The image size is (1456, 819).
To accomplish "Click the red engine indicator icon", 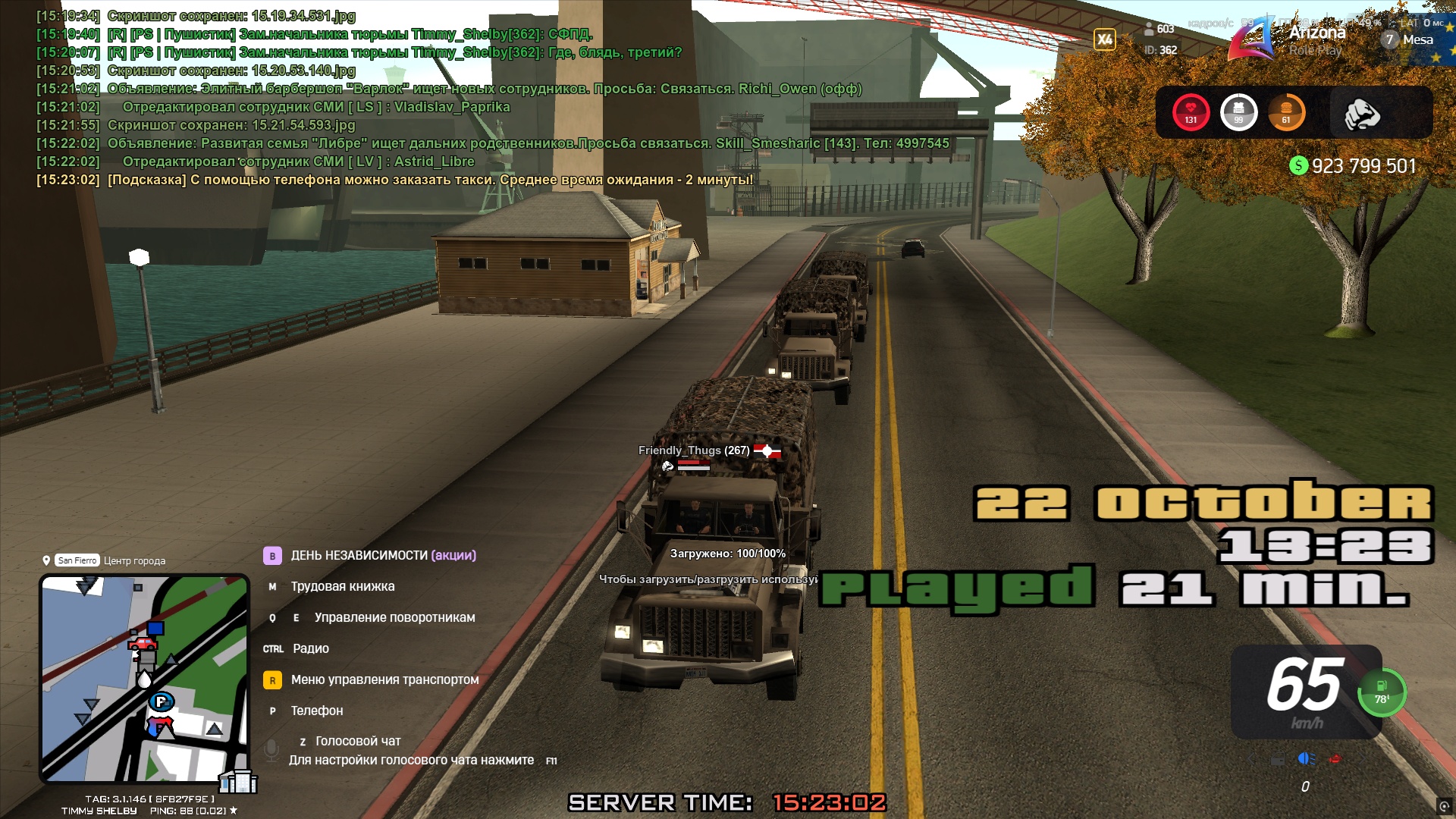I will (x=1335, y=758).
